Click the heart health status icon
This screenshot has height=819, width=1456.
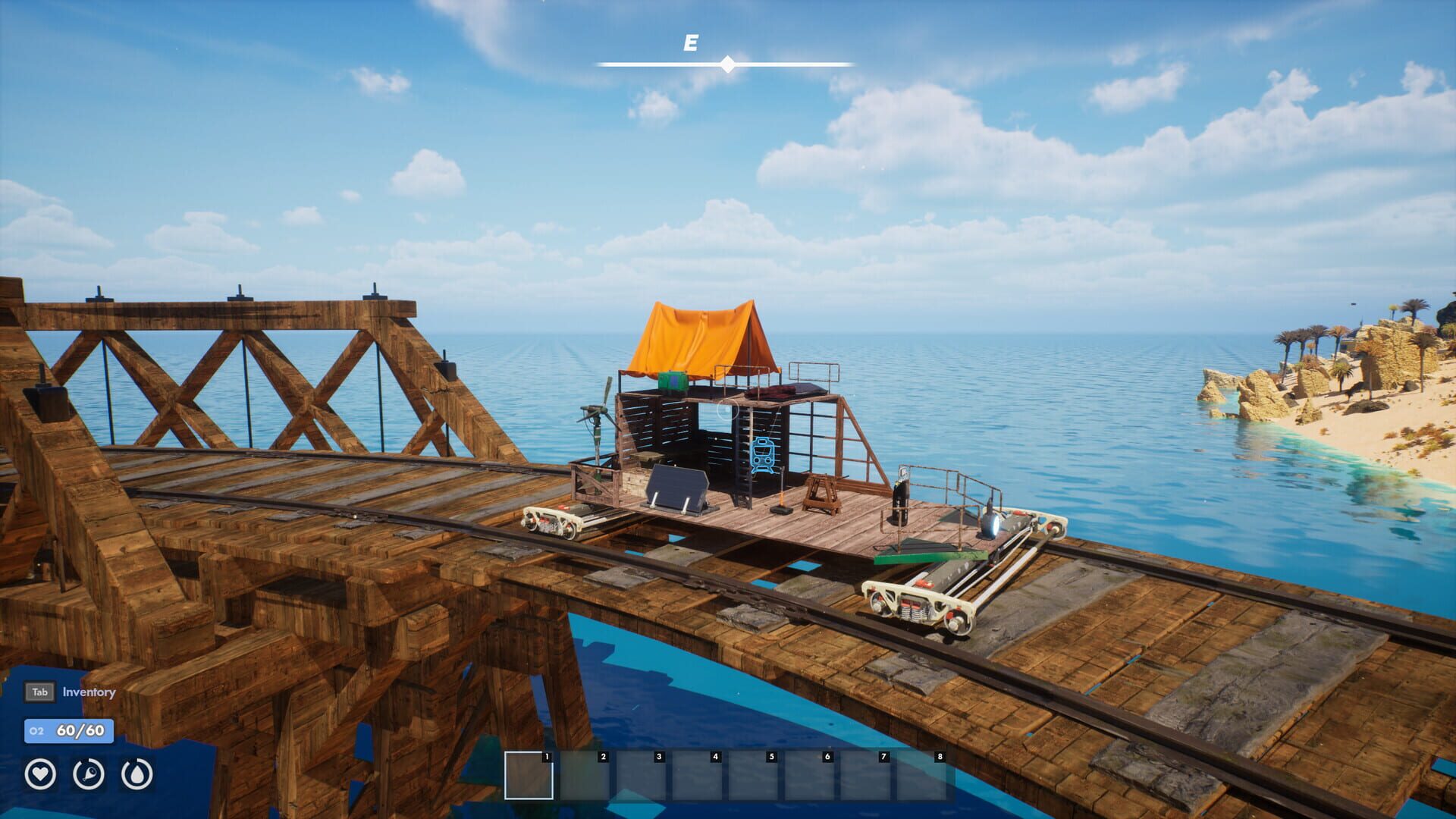[x=42, y=774]
